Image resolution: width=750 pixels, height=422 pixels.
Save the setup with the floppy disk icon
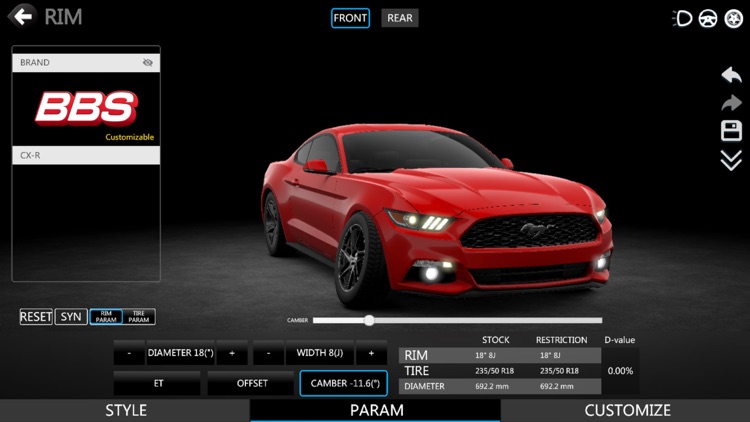point(731,131)
